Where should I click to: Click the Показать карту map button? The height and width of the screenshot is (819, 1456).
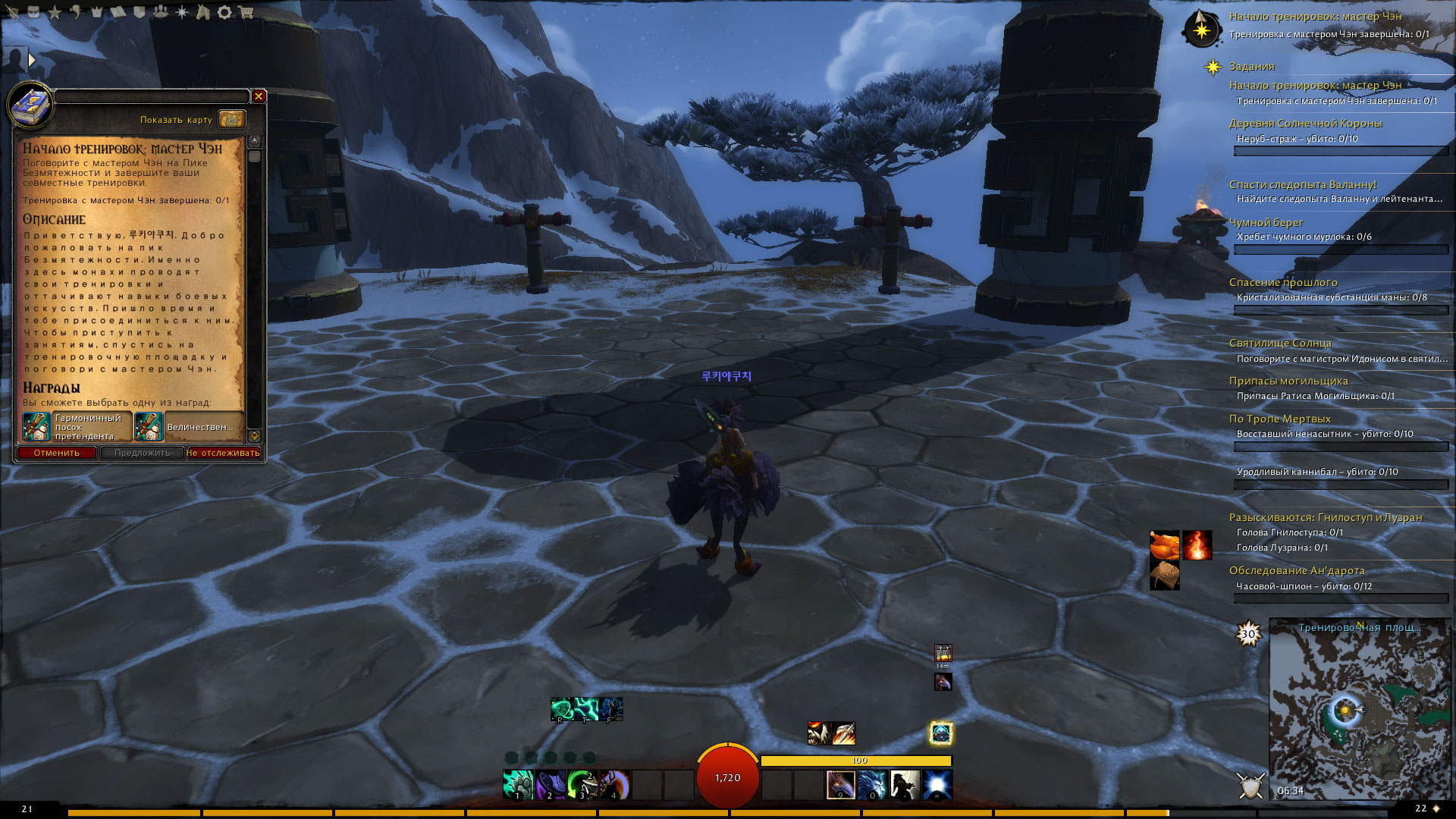[x=232, y=119]
